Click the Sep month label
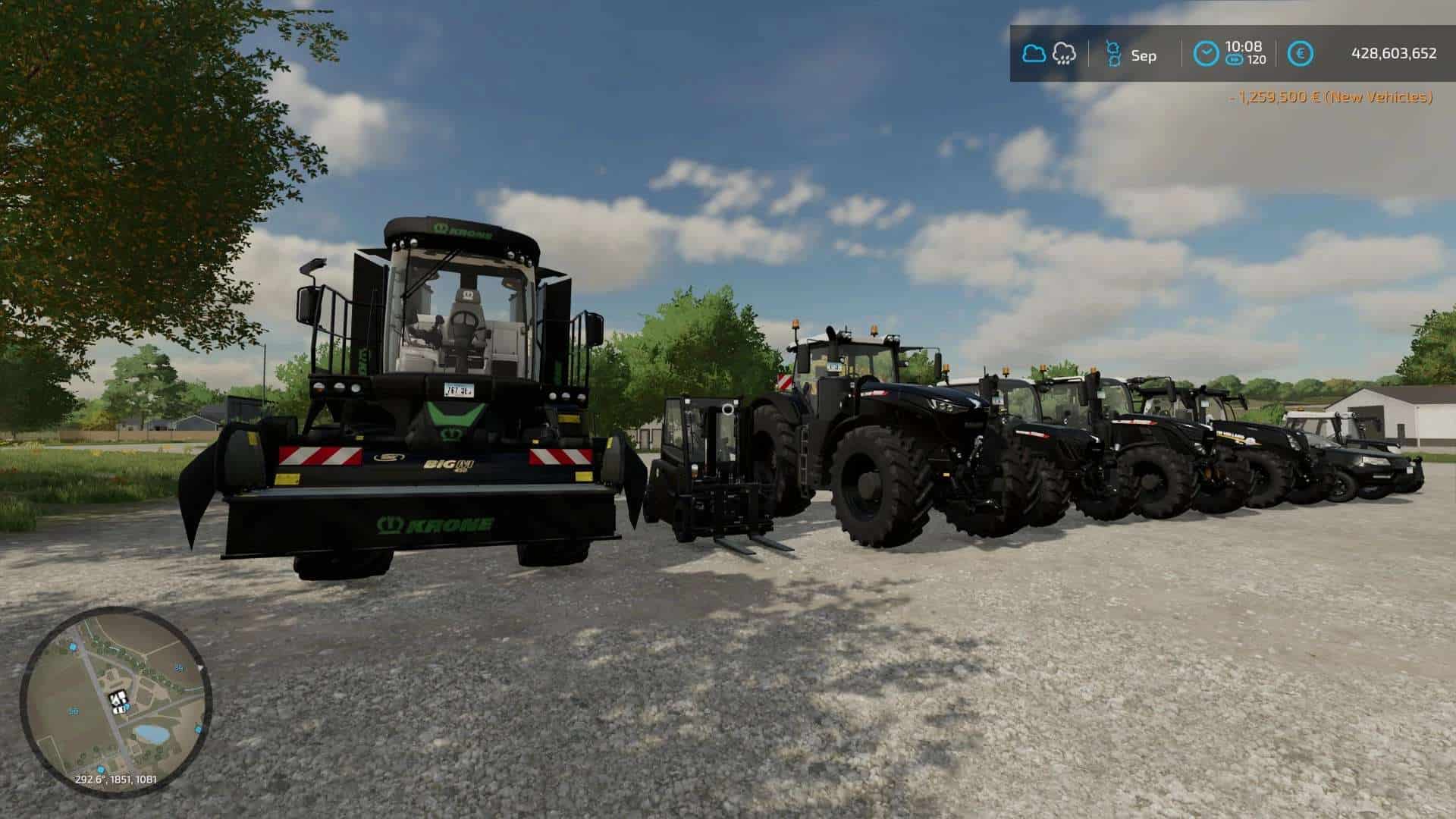Screen dimensions: 1456x819 pyautogui.click(x=1144, y=55)
